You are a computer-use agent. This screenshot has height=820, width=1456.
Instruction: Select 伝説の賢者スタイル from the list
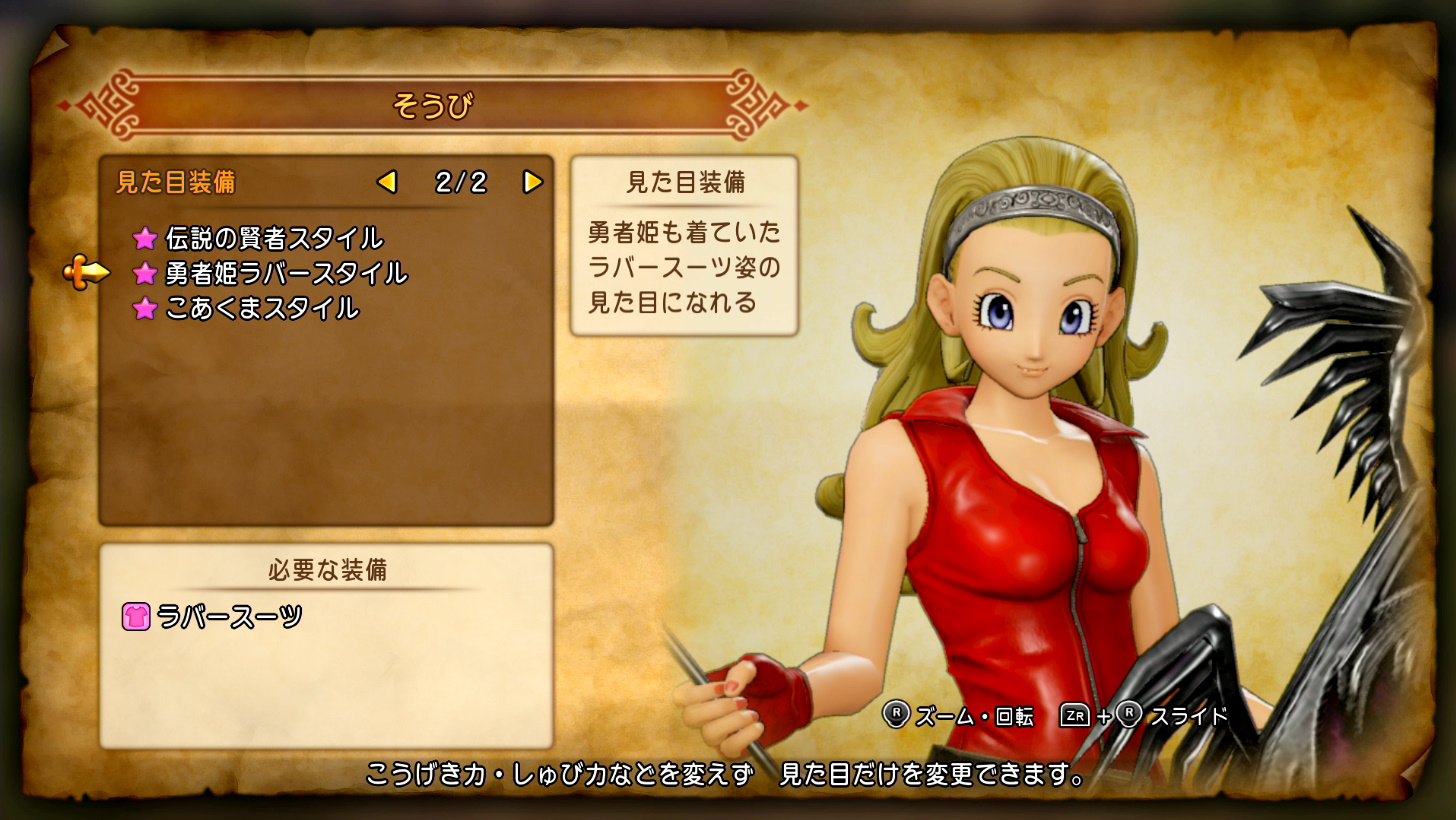(x=273, y=238)
